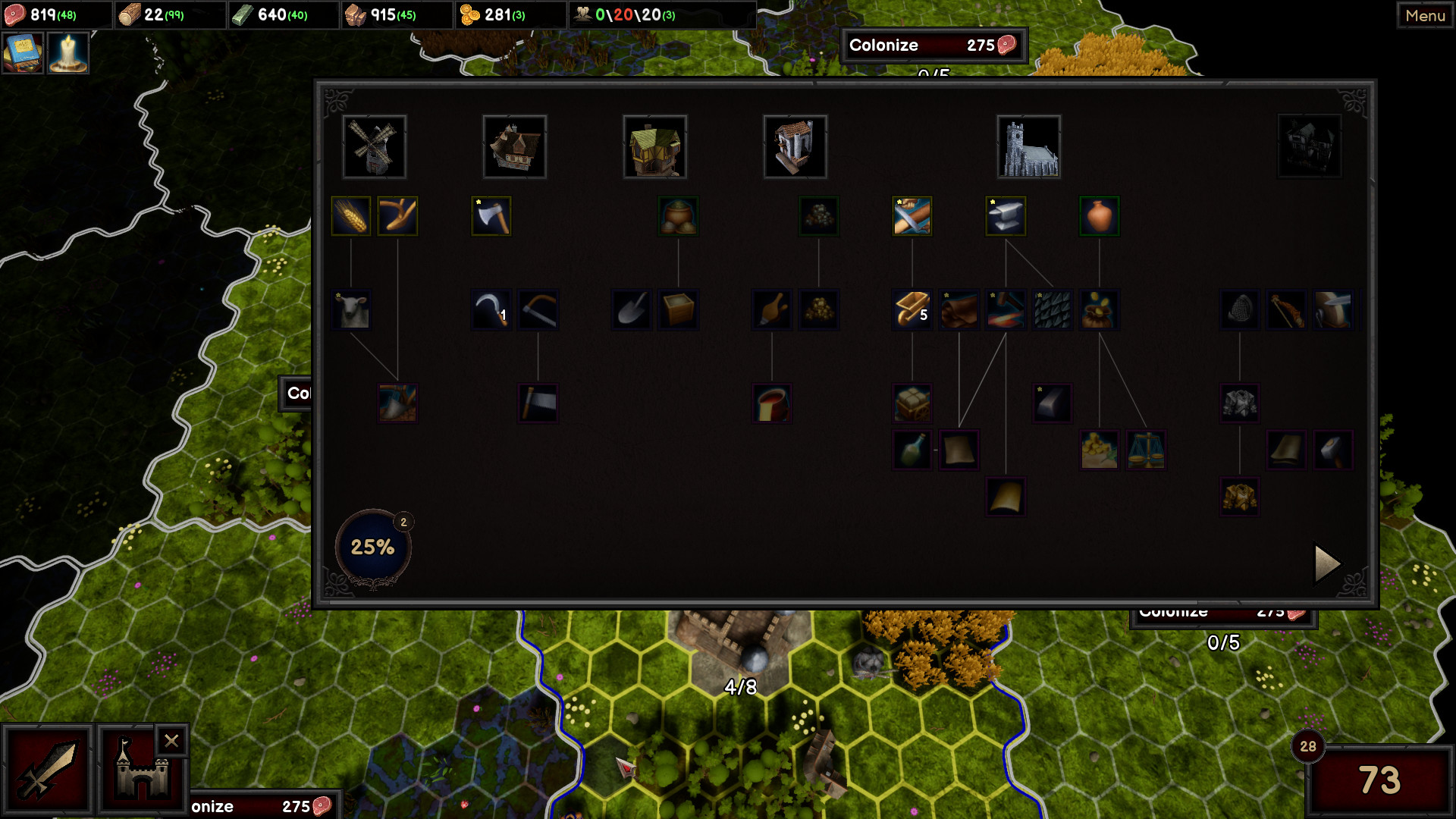Select the church building thumbnail

[1028, 146]
